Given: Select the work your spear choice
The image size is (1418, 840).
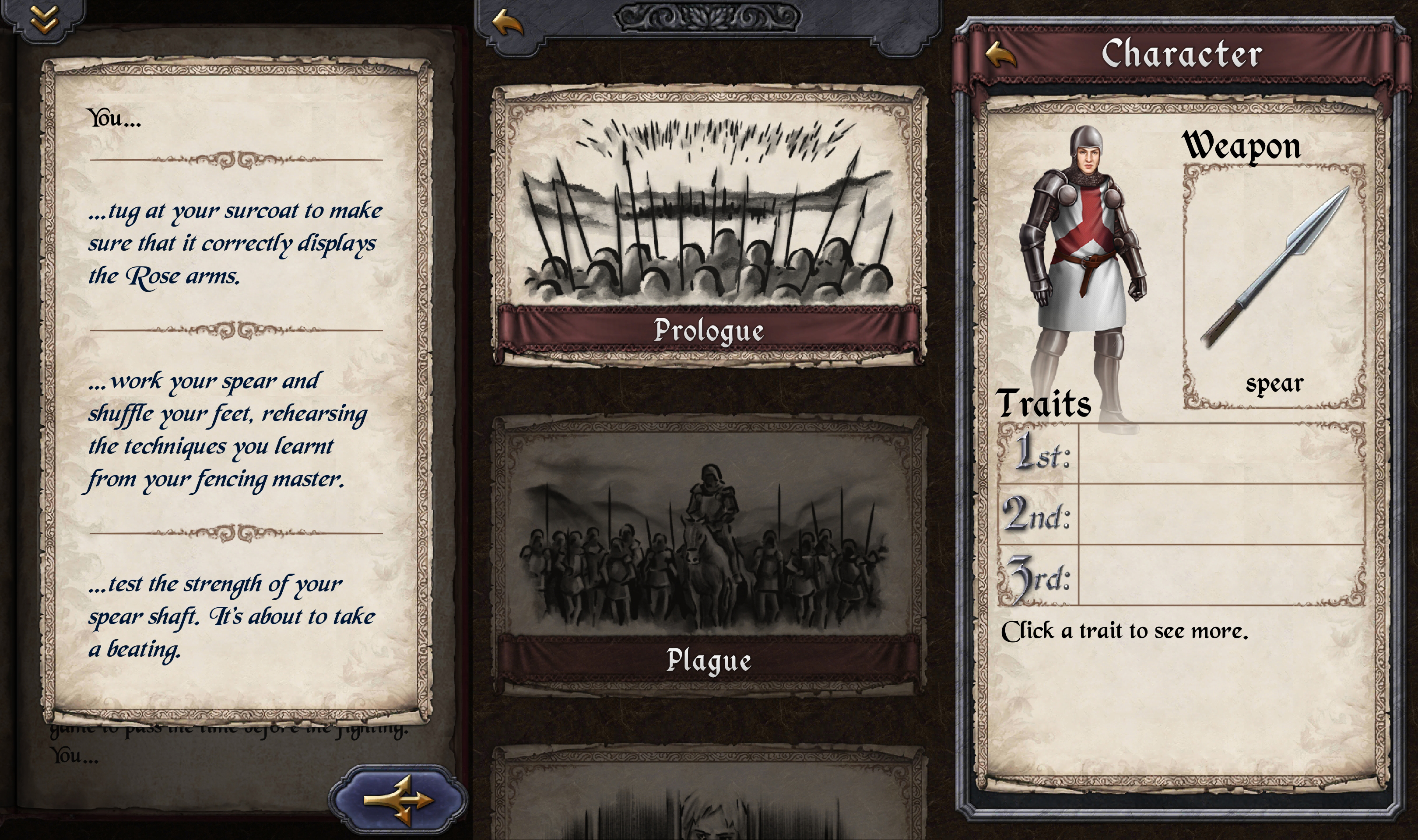Looking at the screenshot, I should click(x=226, y=430).
